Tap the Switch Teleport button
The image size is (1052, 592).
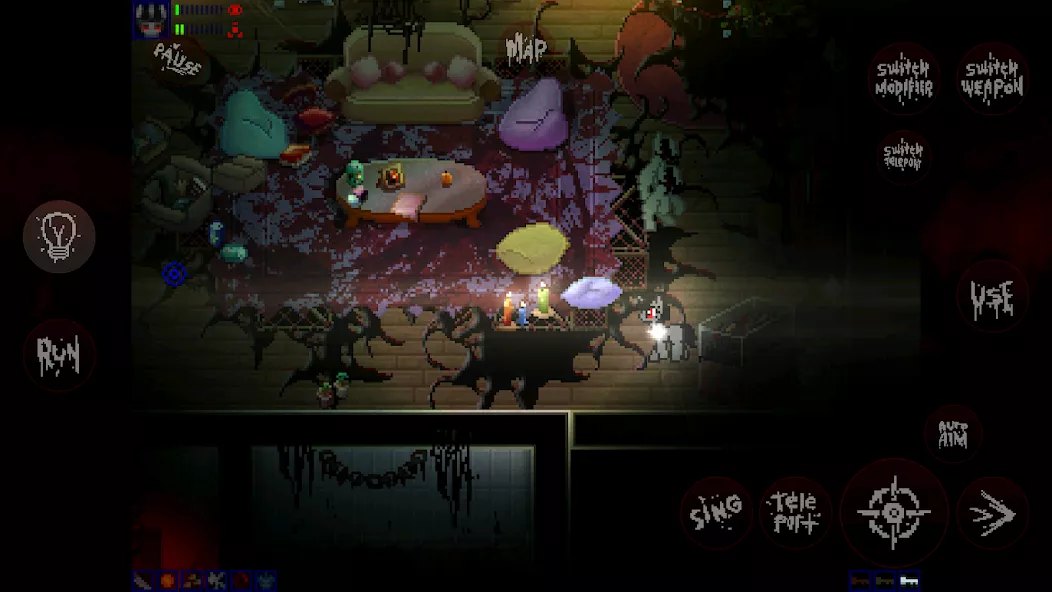coord(903,154)
